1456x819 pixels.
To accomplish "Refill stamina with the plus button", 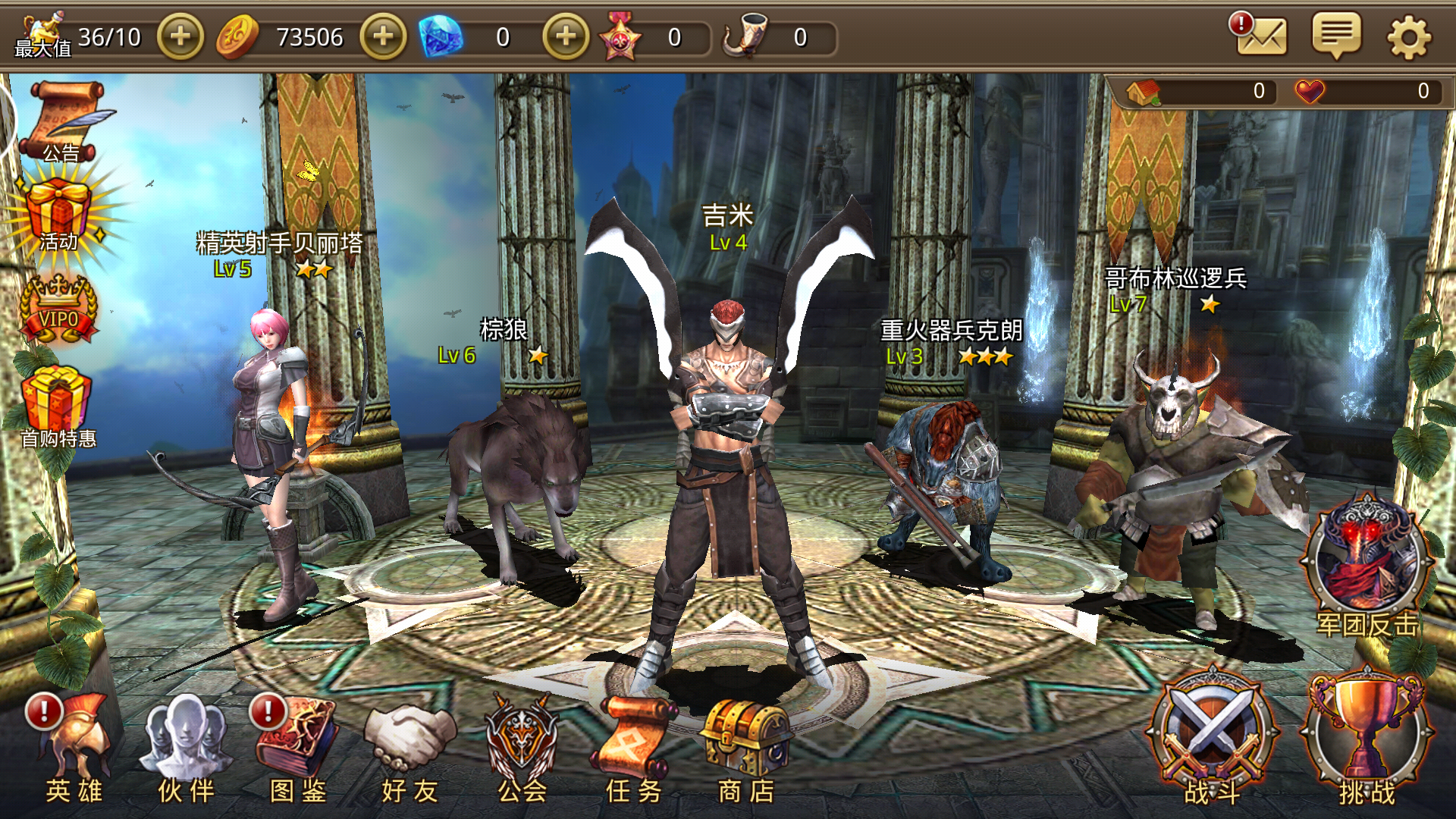I will [x=180, y=36].
